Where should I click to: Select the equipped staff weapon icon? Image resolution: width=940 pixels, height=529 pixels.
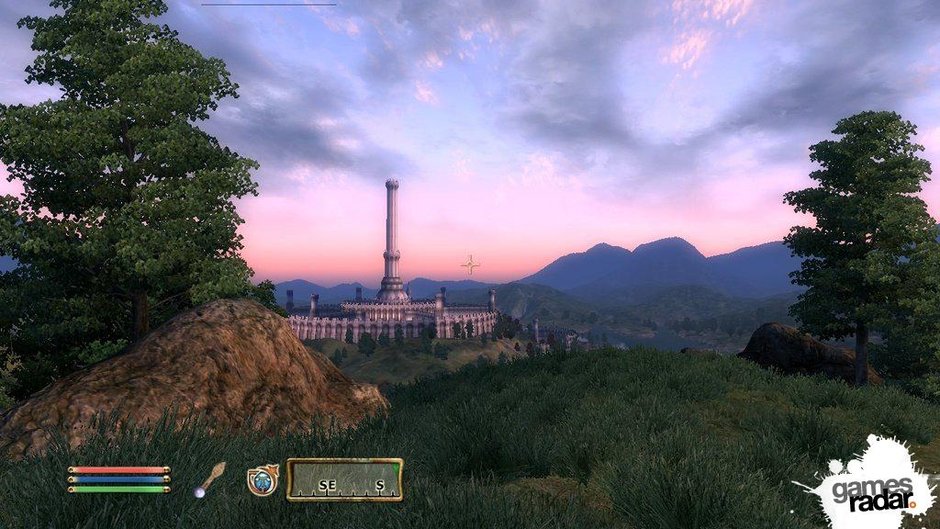click(x=210, y=479)
